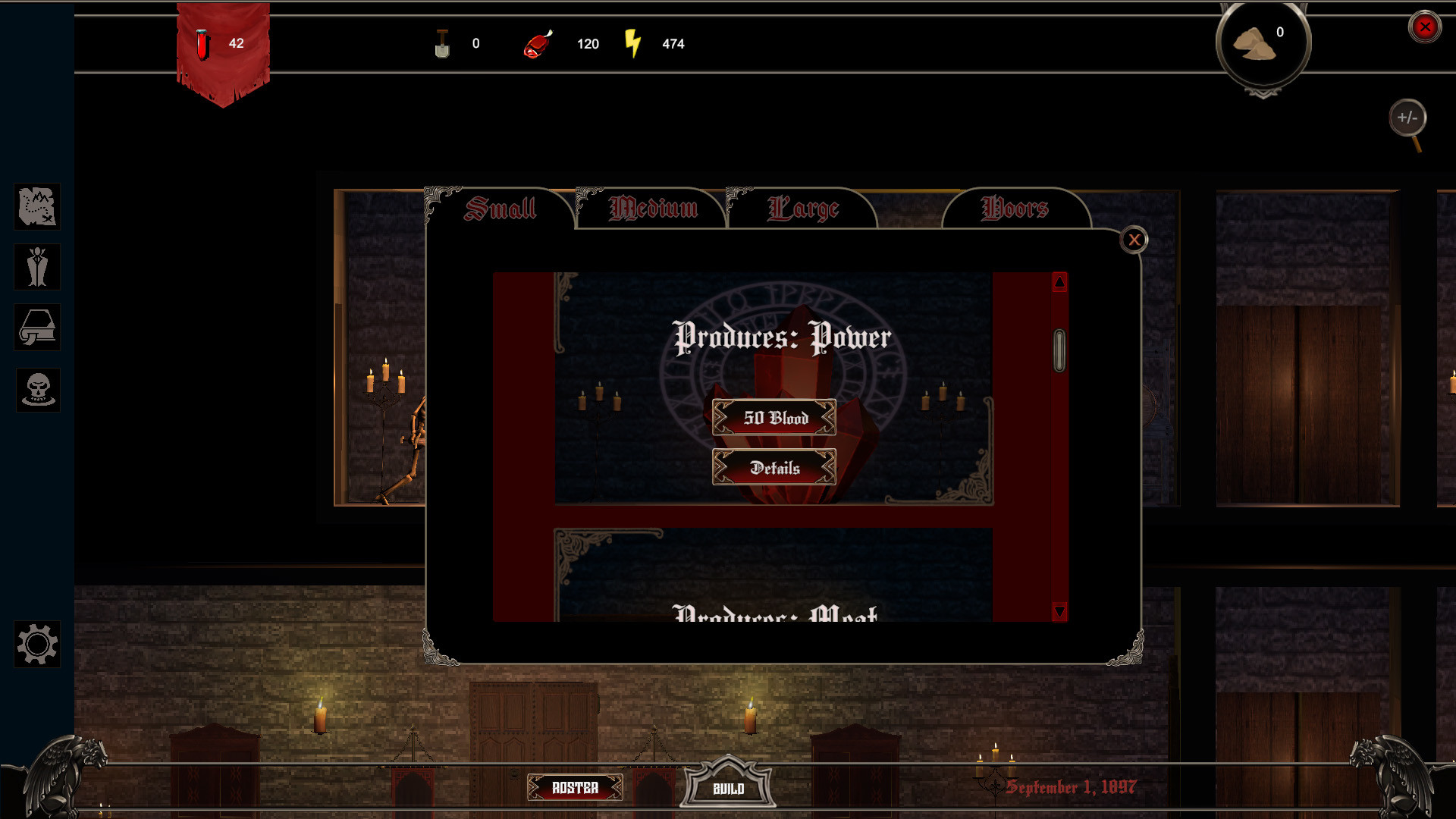Open the settings gear icon
This screenshot has height=819, width=1456.
point(36,645)
